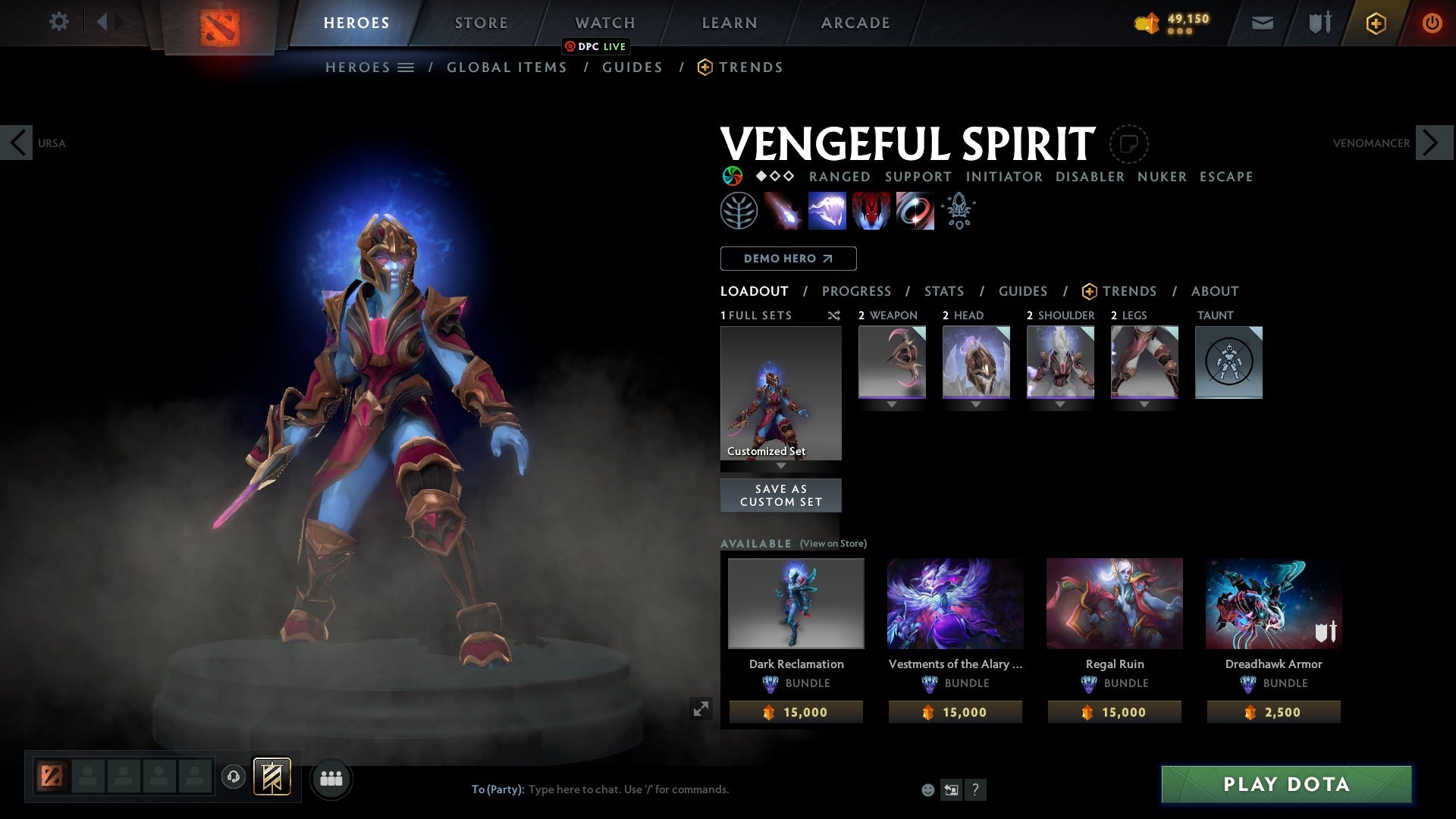Screen dimensions: 1456x819
Task: Expand the Head slot dropdown arrow
Action: (976, 404)
